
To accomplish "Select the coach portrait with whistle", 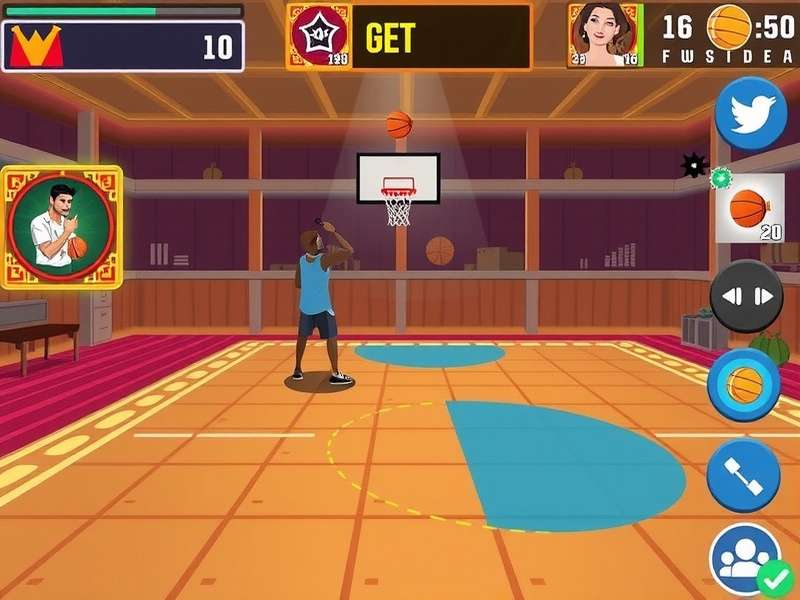I will click(61, 227).
